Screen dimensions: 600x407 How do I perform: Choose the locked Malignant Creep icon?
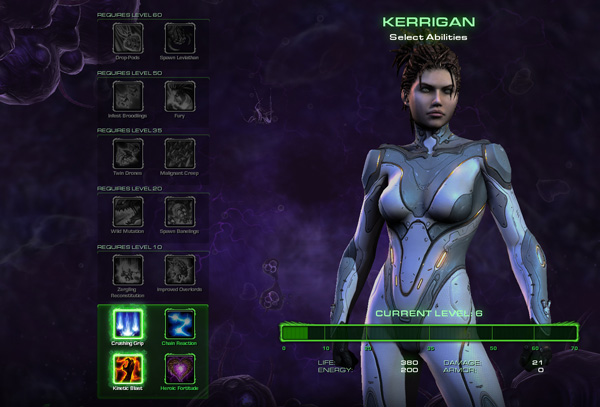(x=177, y=152)
